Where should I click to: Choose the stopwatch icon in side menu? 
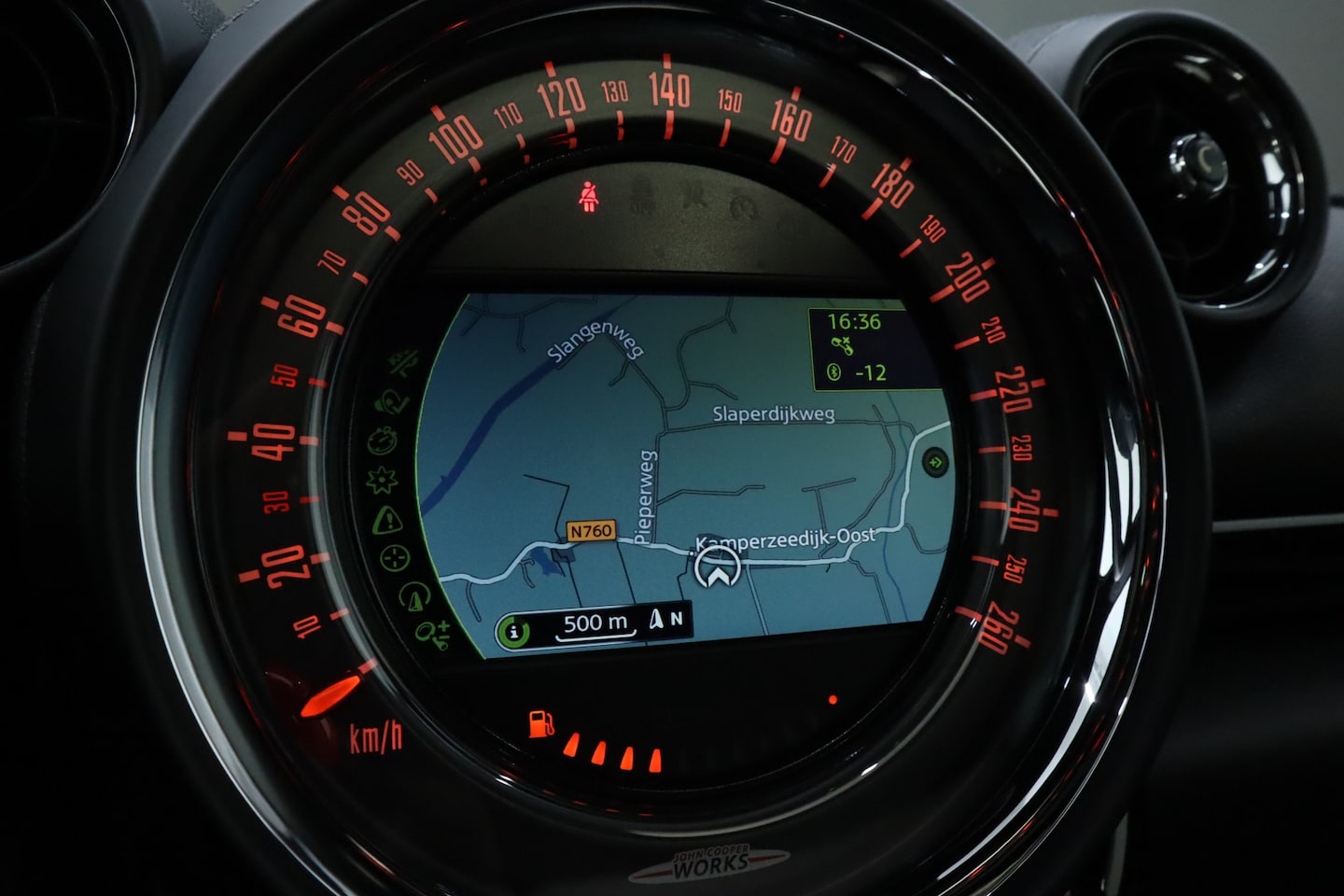tap(382, 441)
